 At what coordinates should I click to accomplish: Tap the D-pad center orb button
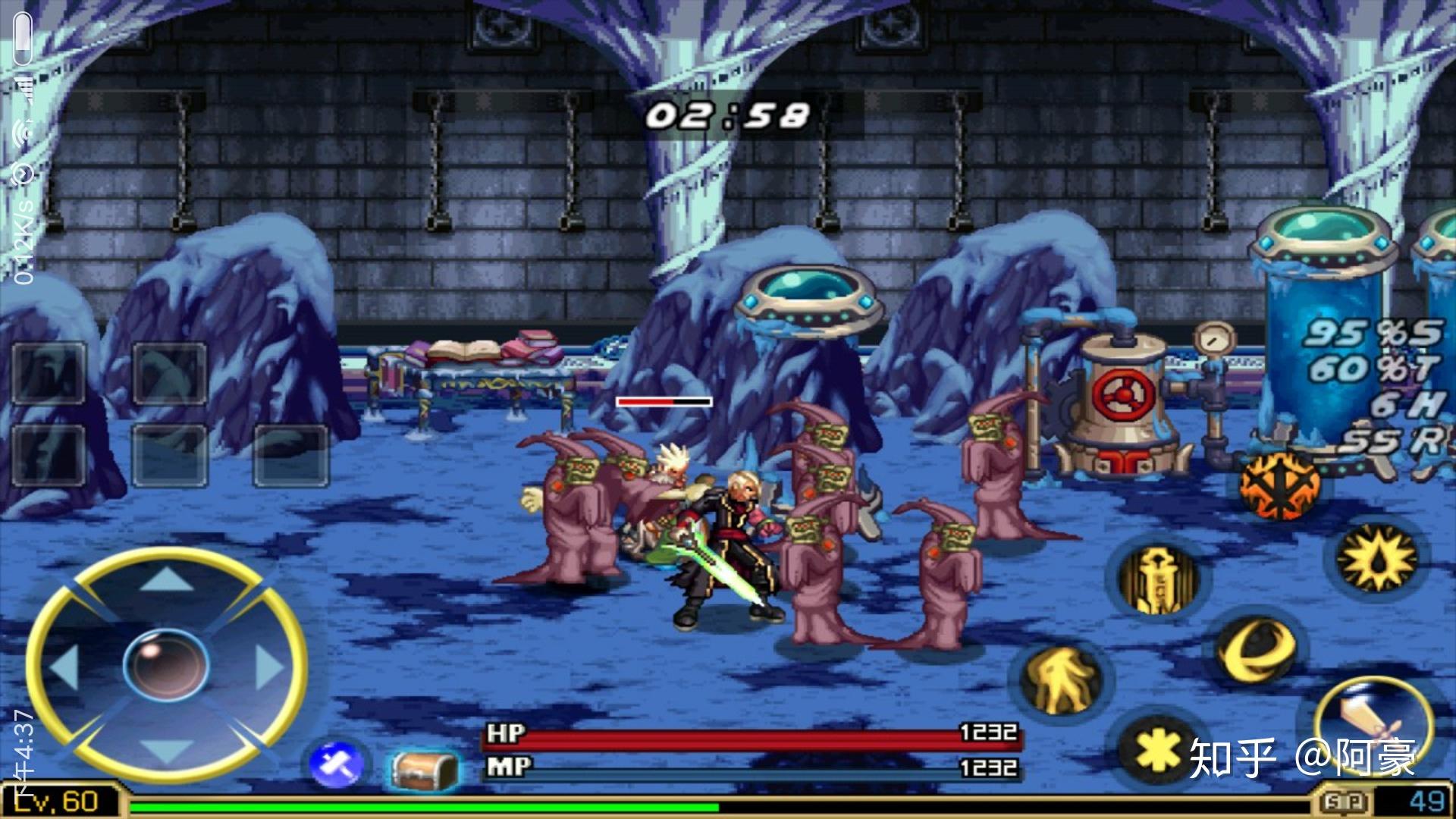[167, 666]
